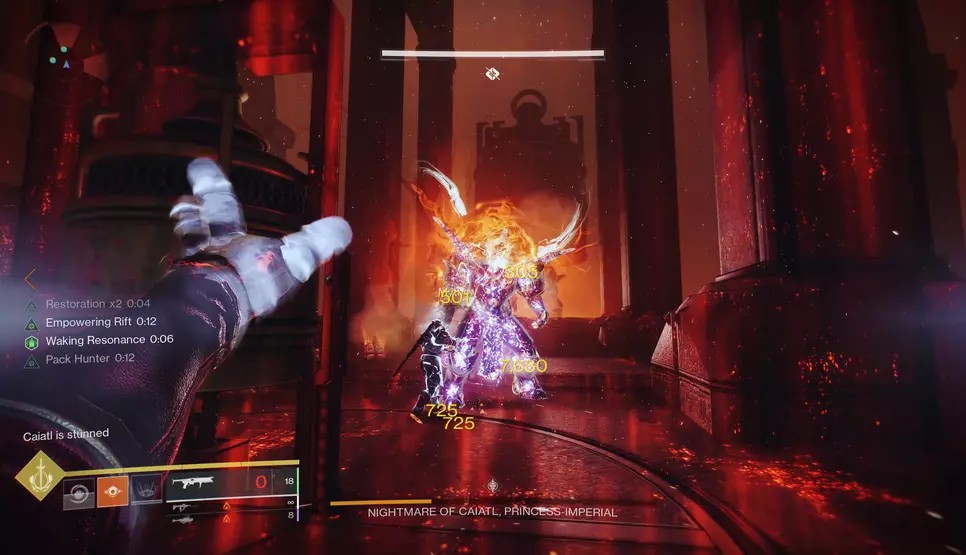Click the rift class ability icon
The height and width of the screenshot is (555, 966).
pos(146,491)
